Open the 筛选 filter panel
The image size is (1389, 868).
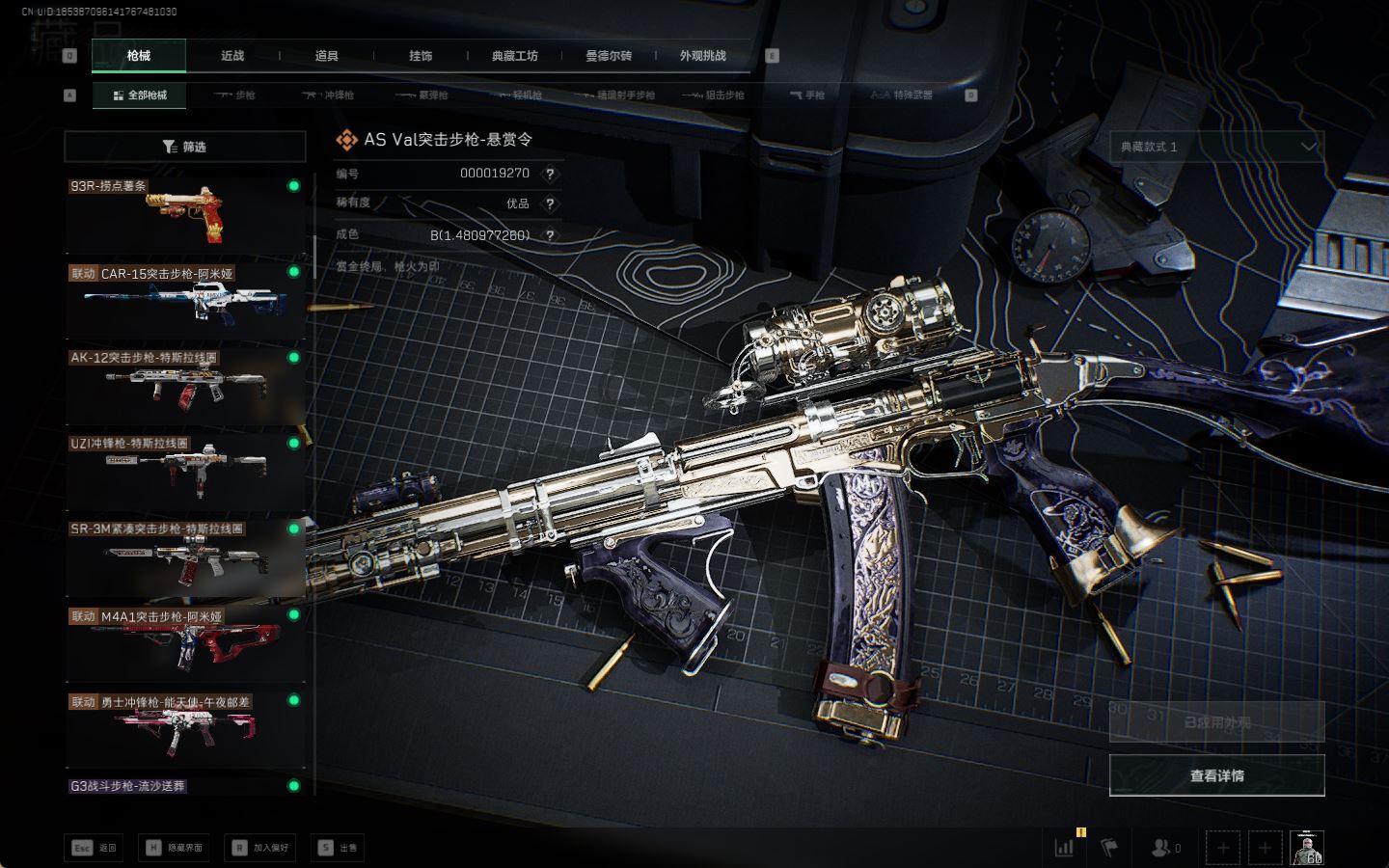click(x=184, y=147)
